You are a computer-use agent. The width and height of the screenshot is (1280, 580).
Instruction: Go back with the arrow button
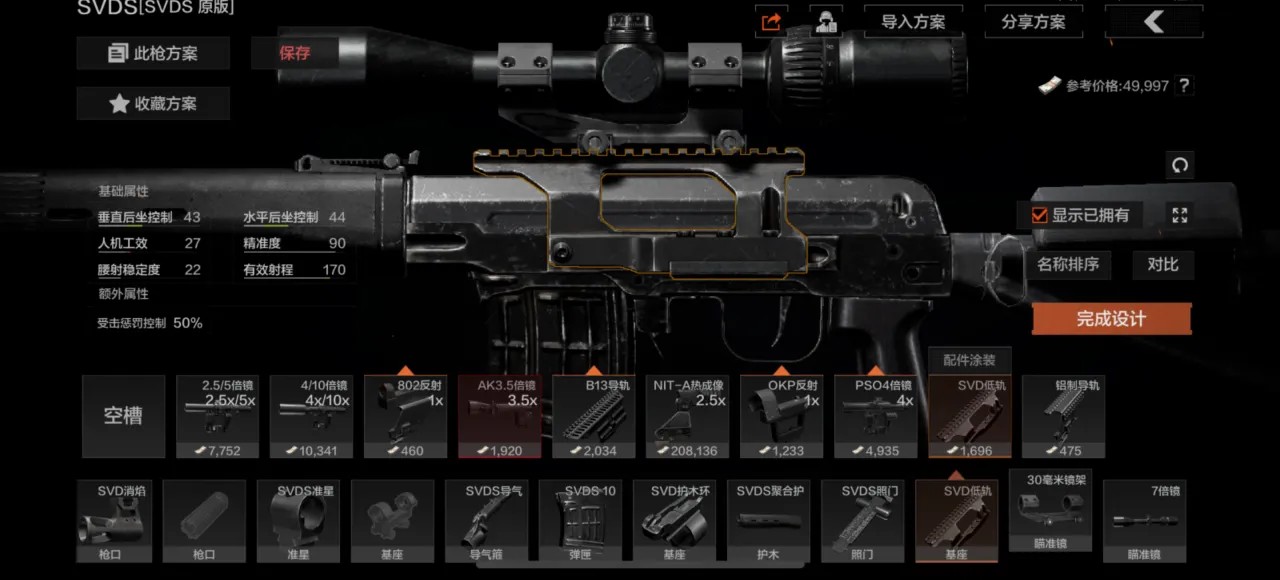point(1153,22)
